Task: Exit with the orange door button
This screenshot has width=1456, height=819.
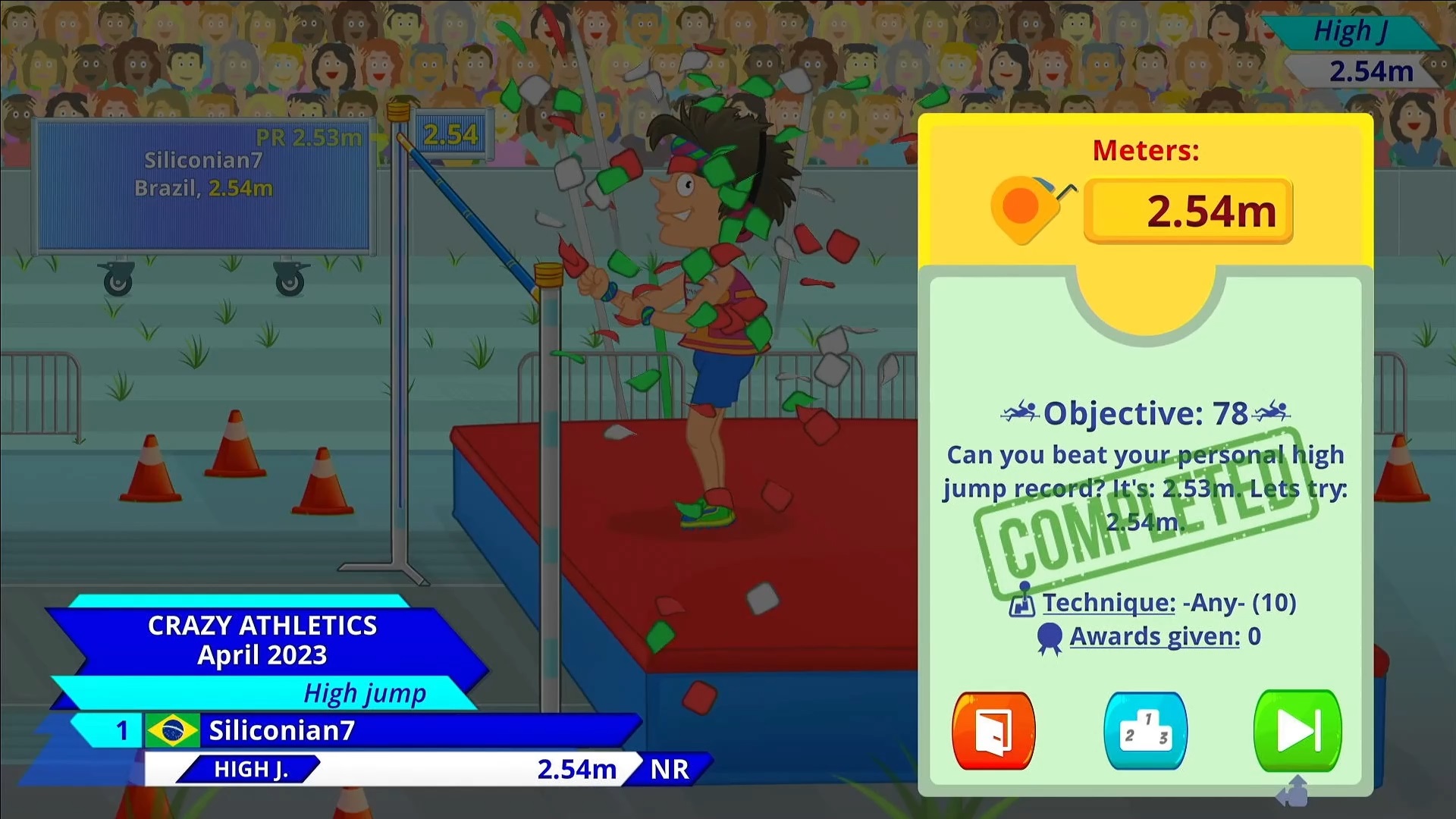Action: pos(993,731)
